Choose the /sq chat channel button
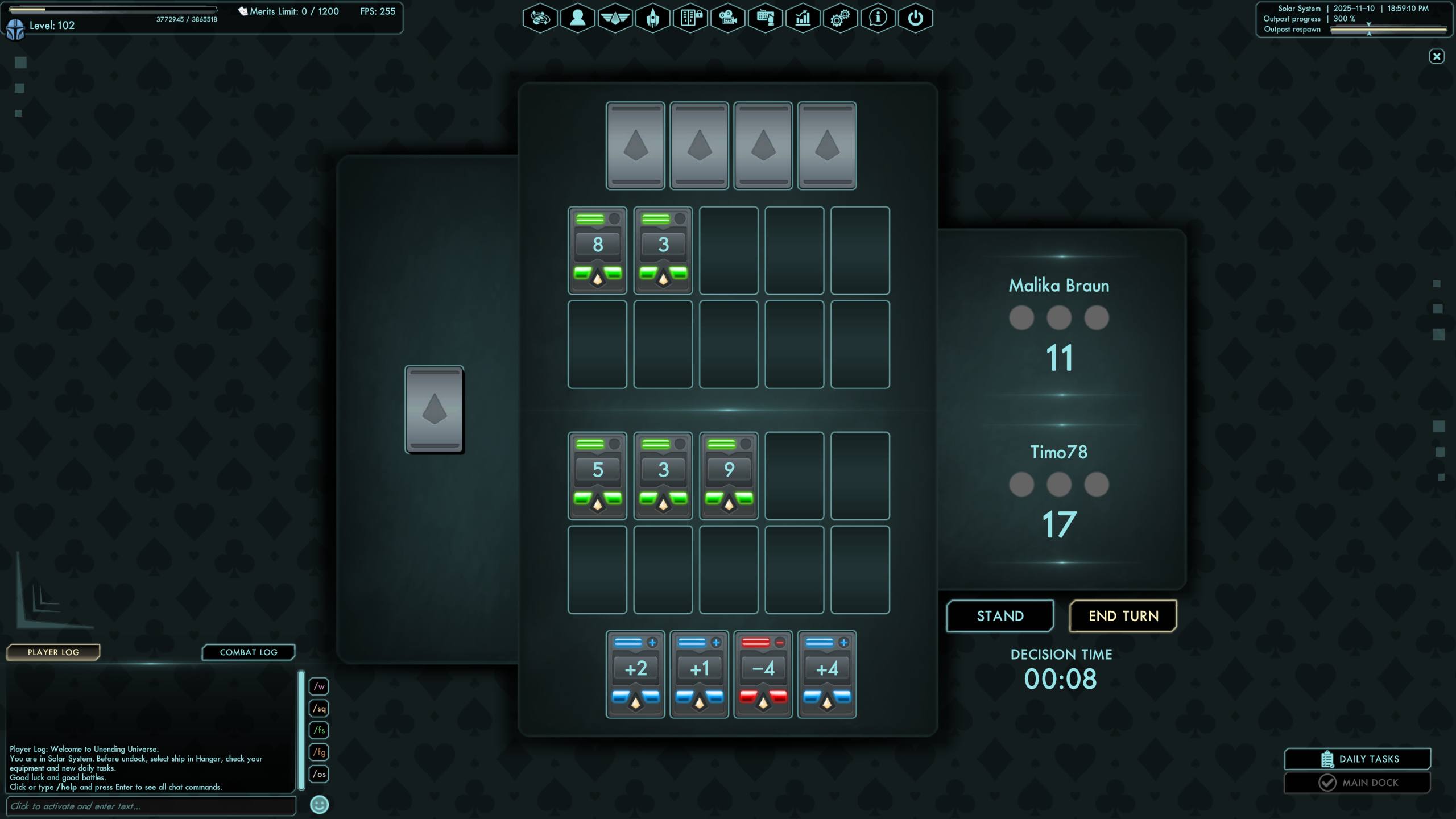 [x=319, y=709]
